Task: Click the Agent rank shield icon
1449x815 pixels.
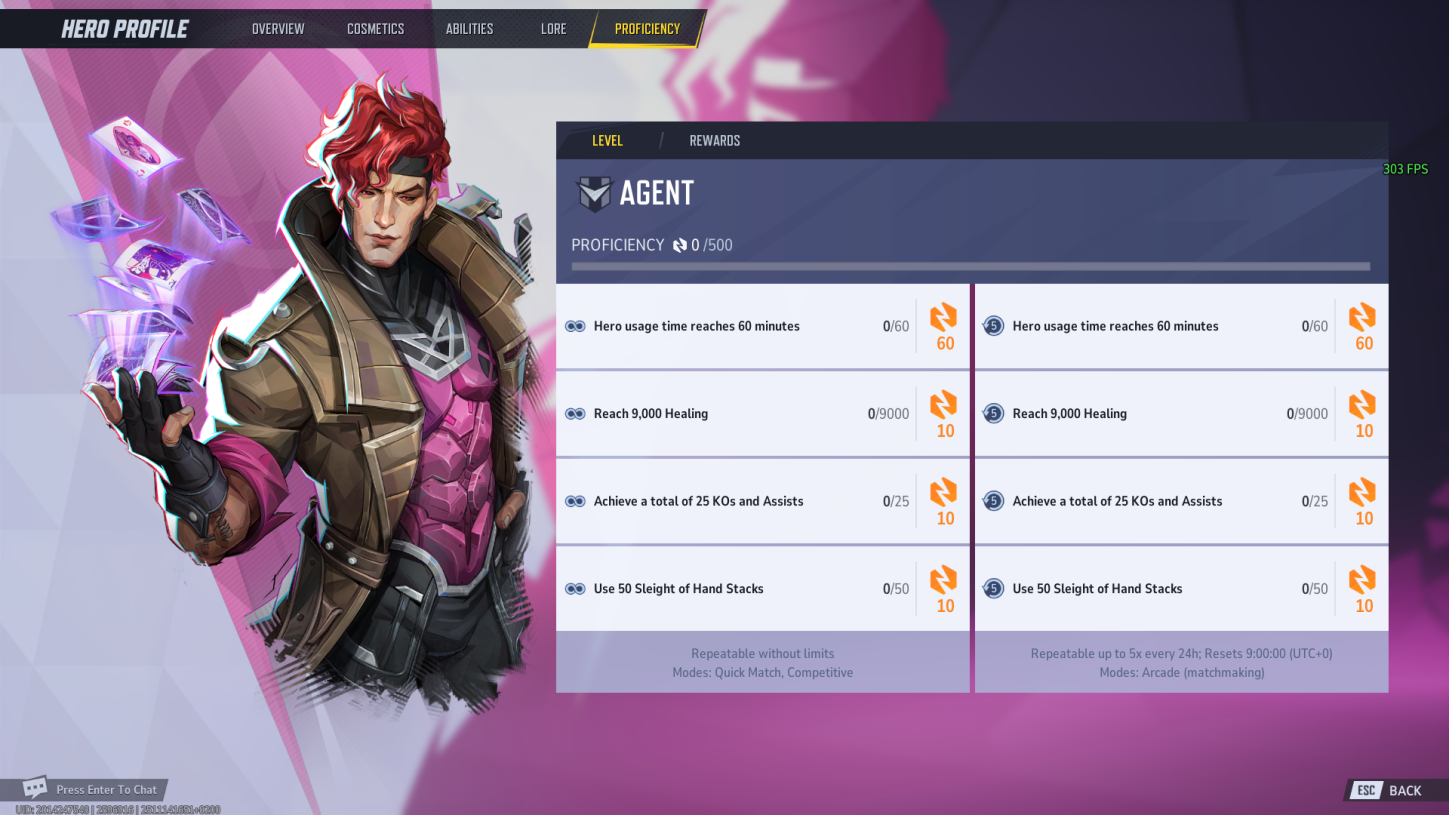Action: point(594,192)
